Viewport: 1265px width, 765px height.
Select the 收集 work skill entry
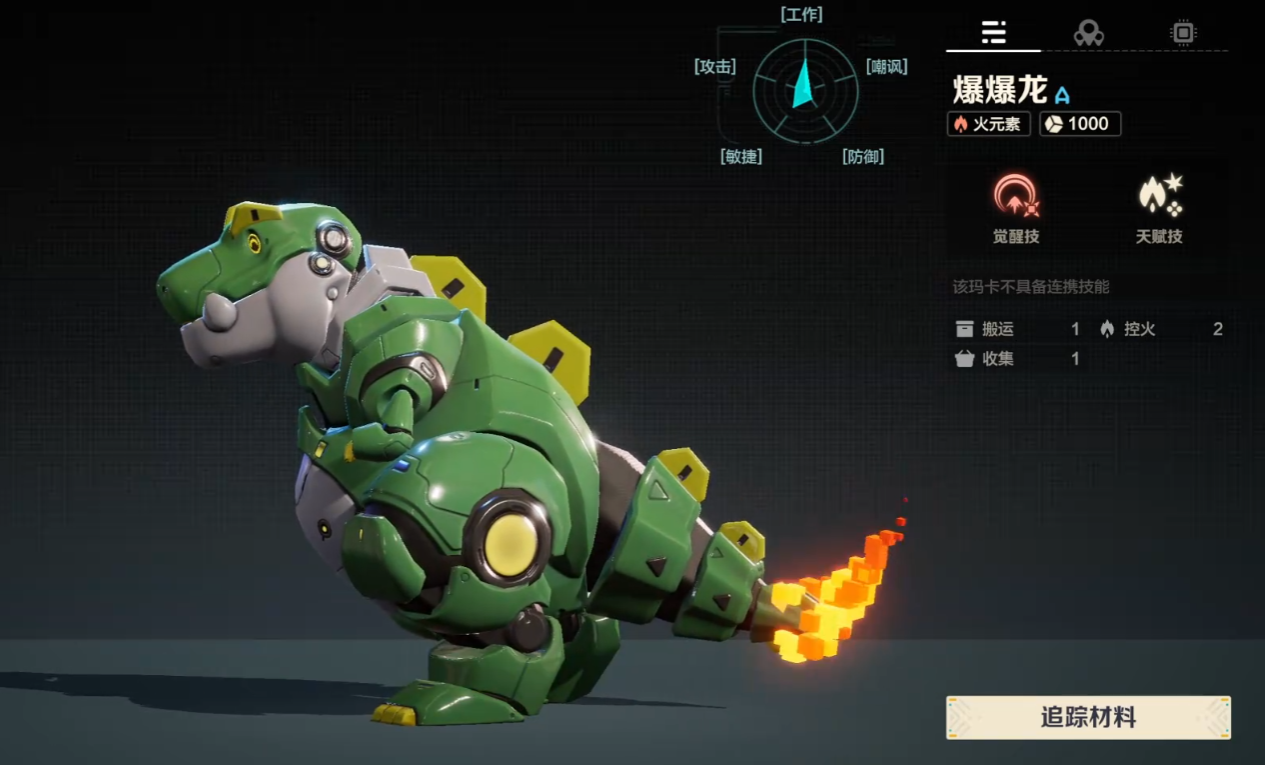coord(1017,359)
